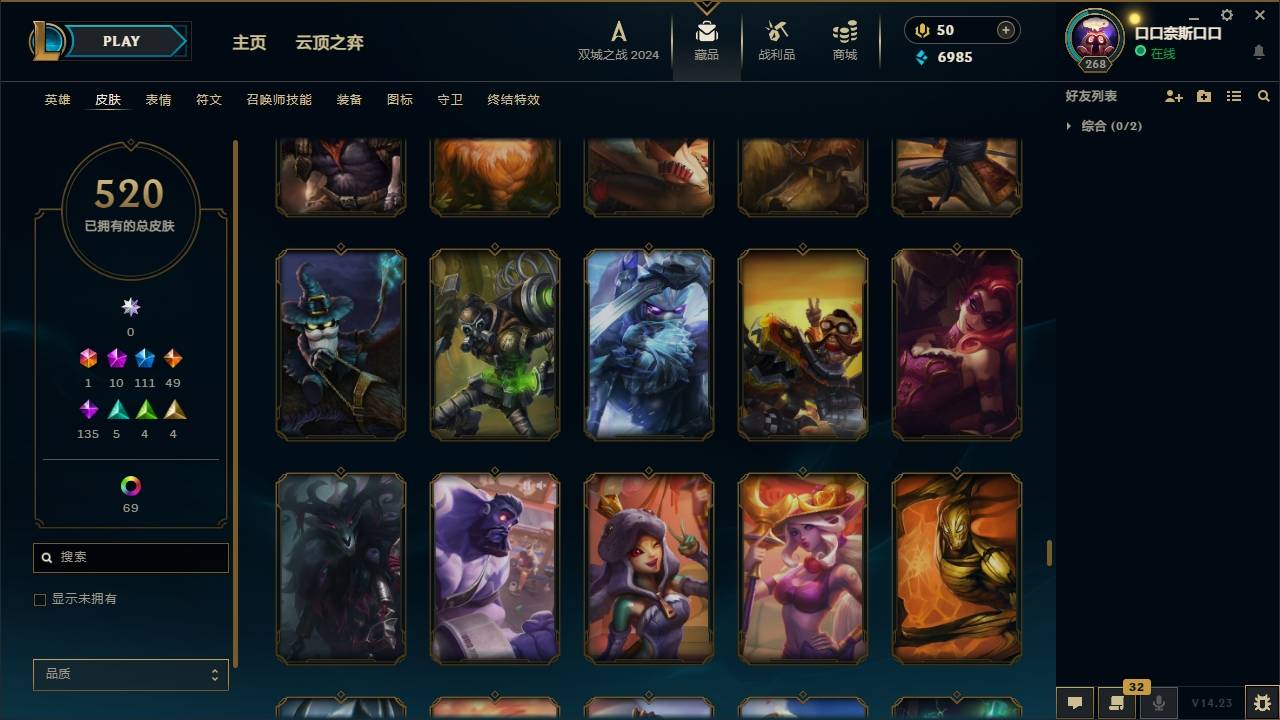This screenshot has width=1280, height=720.
Task: Enable the 显示未拥有 checkbox
Action: coord(40,599)
